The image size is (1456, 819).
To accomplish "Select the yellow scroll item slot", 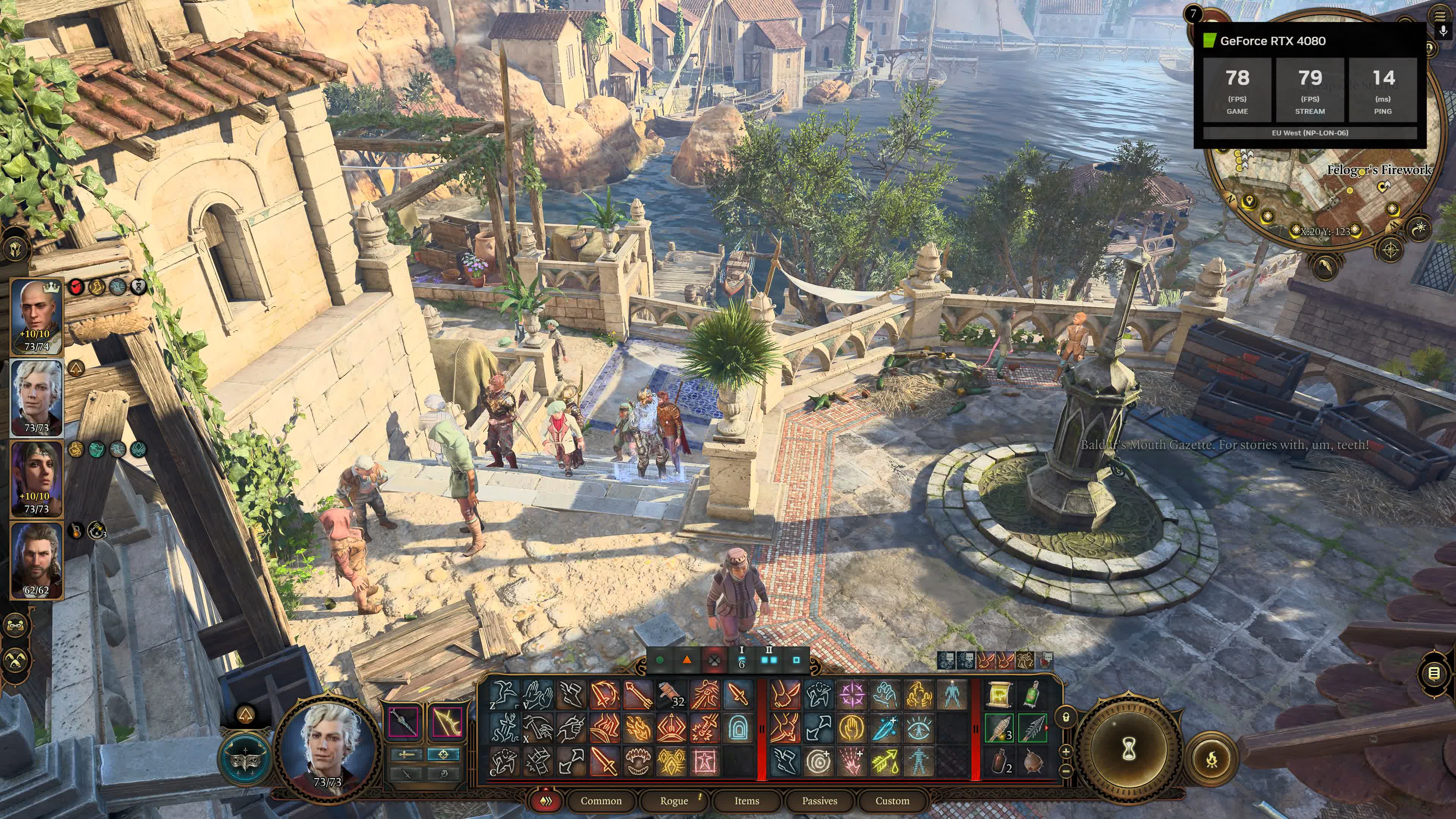I will (999, 694).
